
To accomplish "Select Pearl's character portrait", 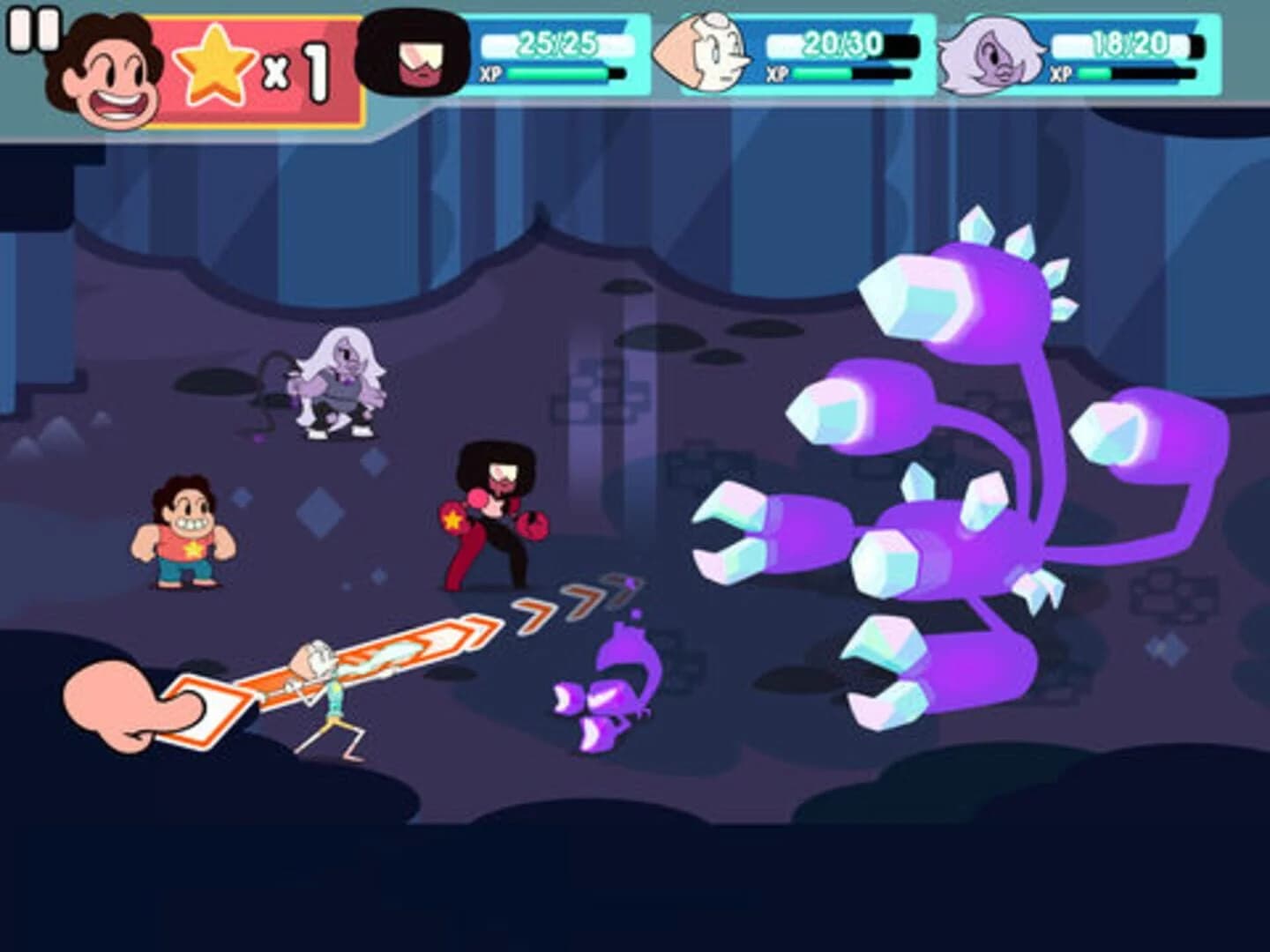I will coord(706,53).
